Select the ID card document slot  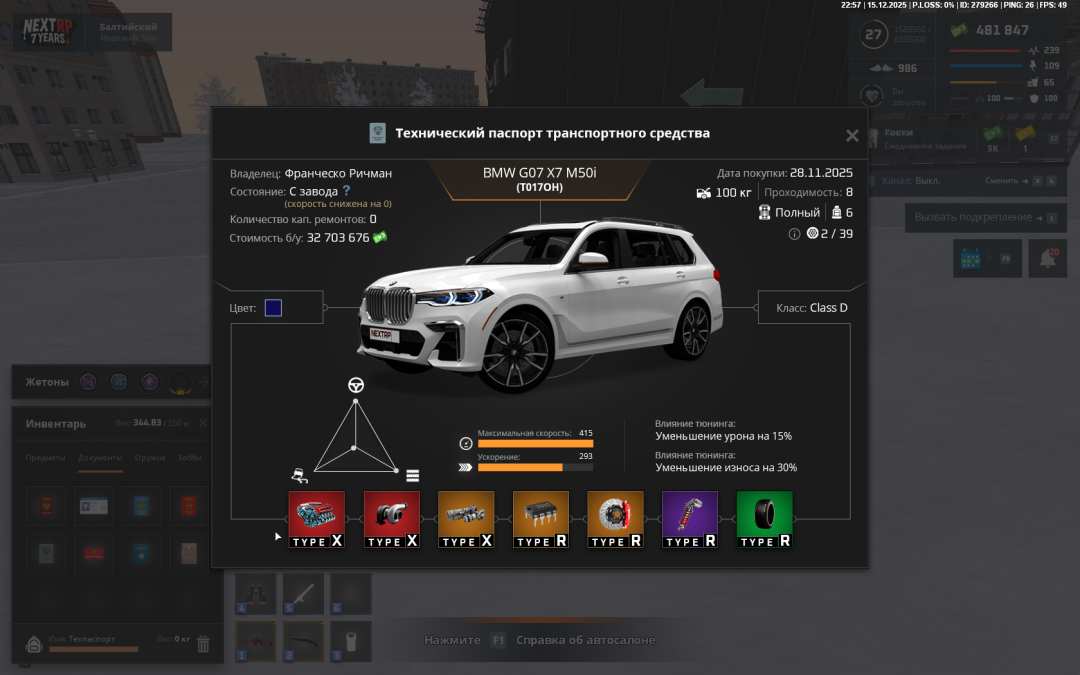pos(94,506)
